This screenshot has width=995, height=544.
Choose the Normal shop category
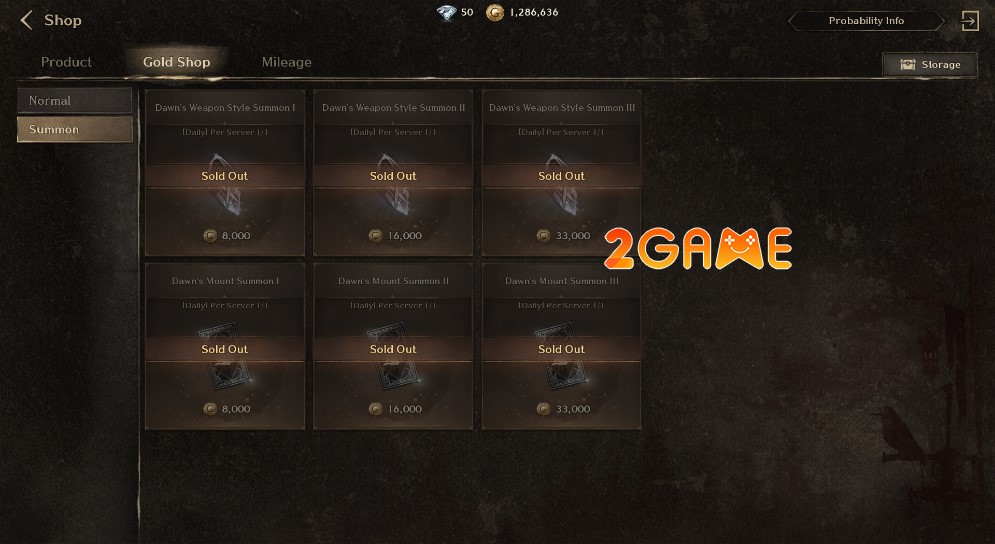coord(75,101)
